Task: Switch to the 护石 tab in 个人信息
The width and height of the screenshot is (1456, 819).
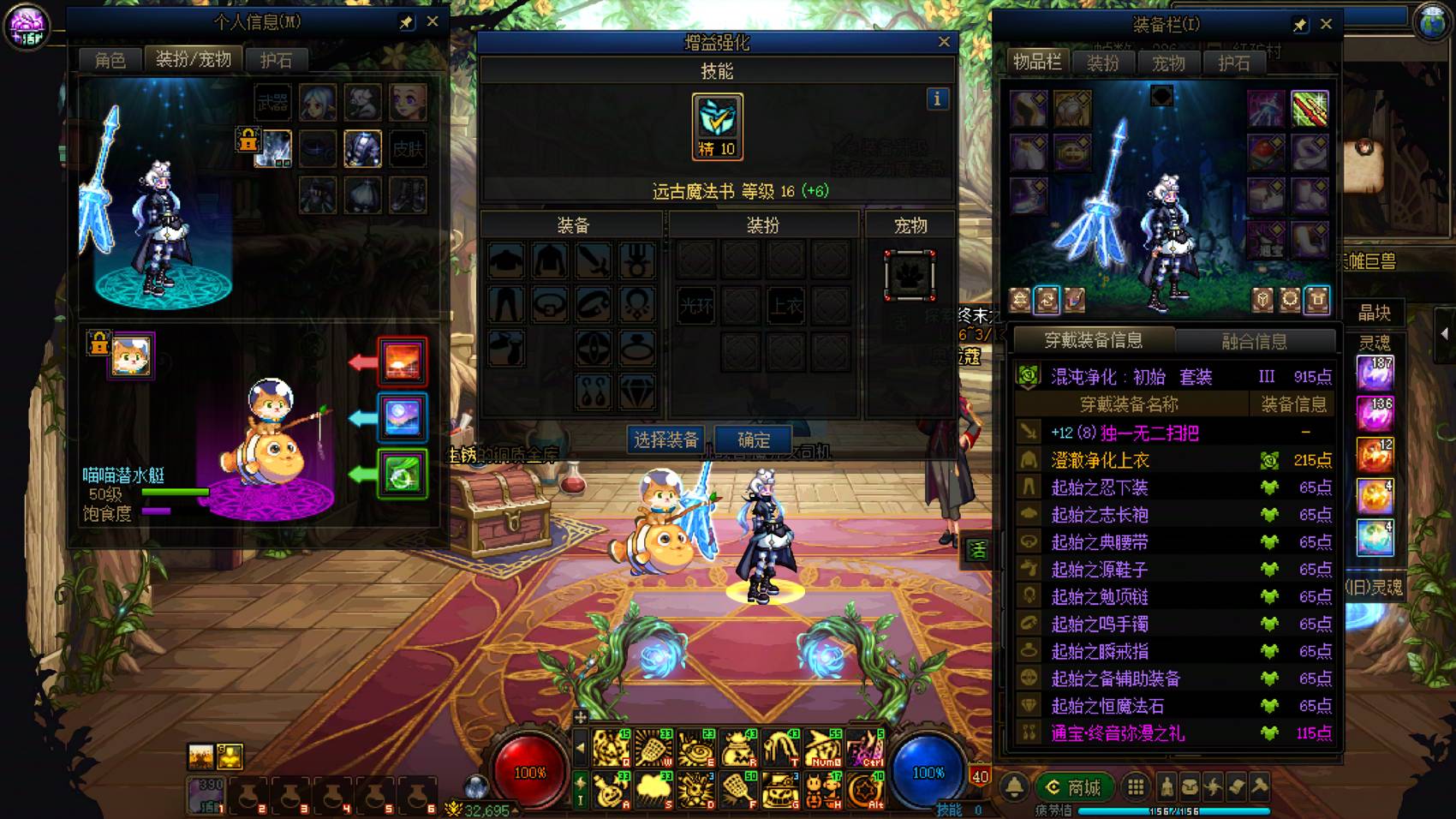Action: click(x=276, y=60)
